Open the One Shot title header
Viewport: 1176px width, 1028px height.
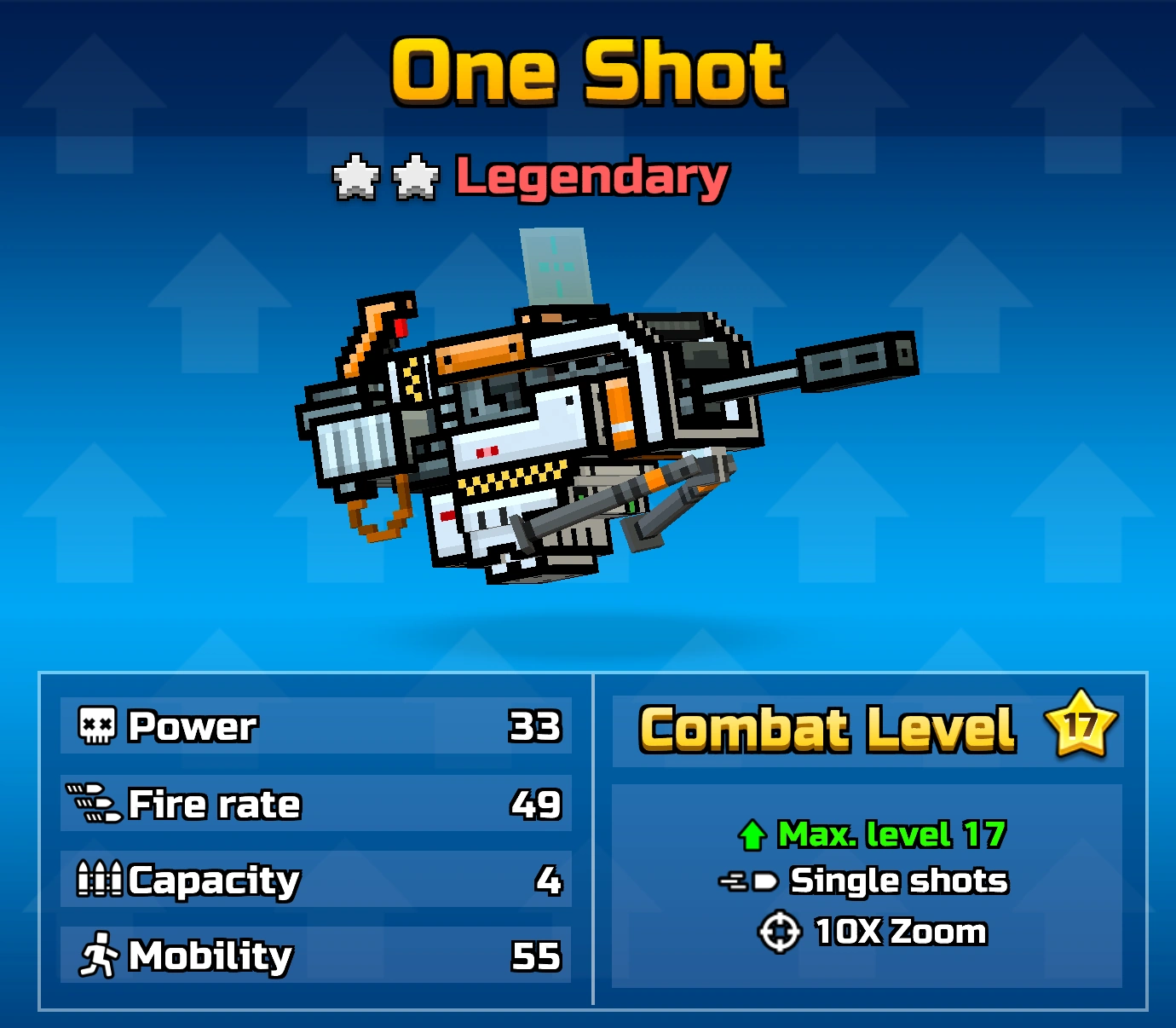(587, 72)
